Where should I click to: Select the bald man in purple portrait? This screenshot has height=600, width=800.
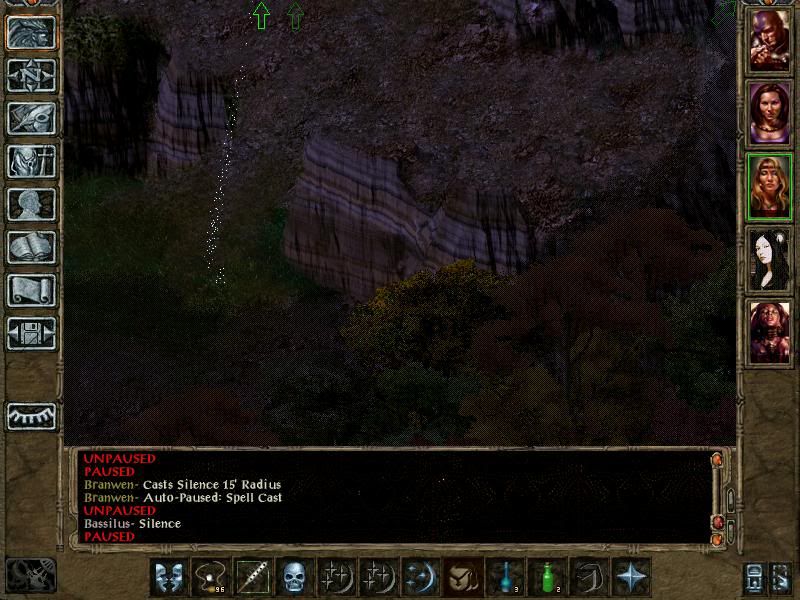(x=770, y=41)
